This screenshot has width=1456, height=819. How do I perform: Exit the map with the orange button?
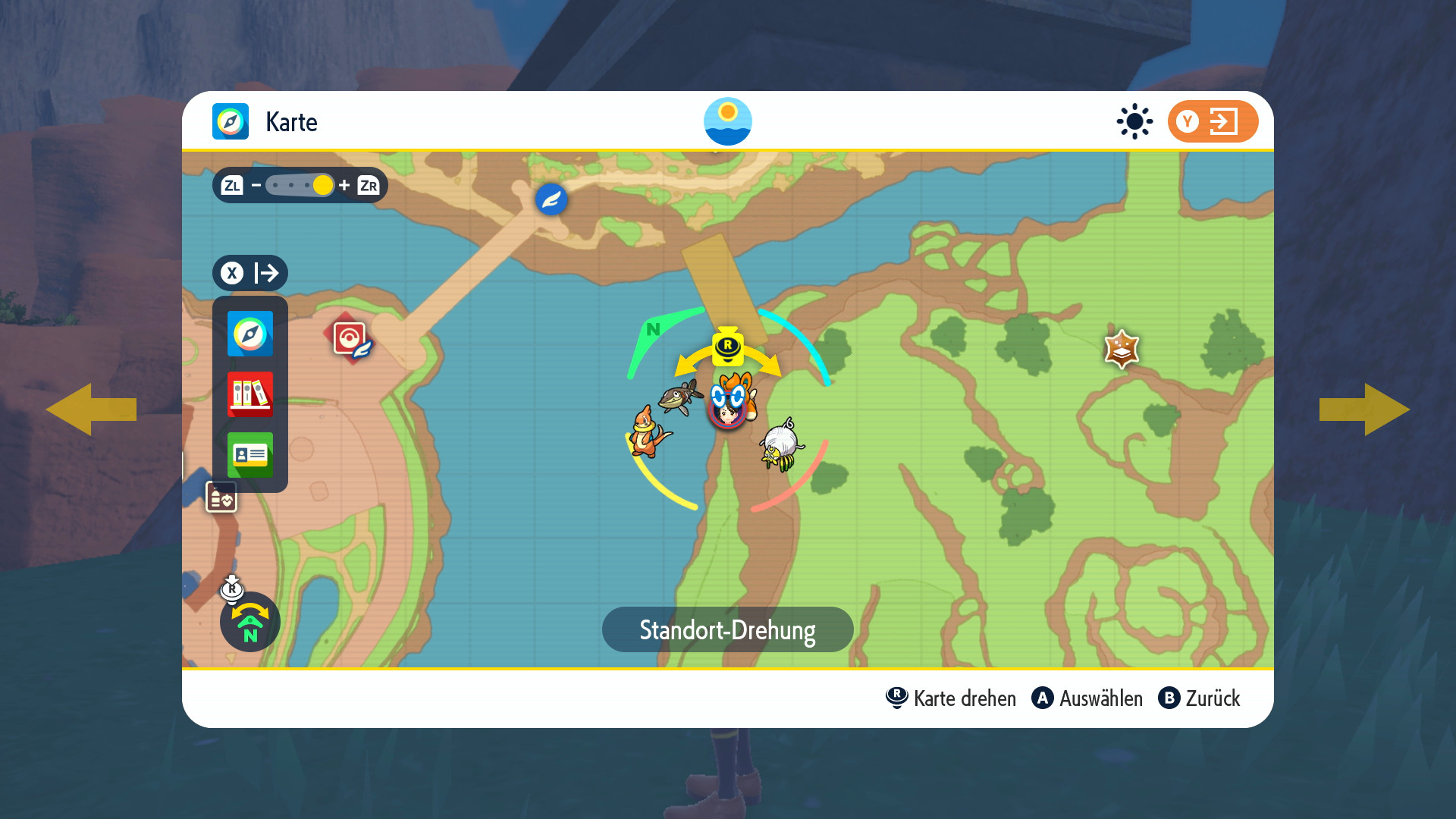point(1213,121)
